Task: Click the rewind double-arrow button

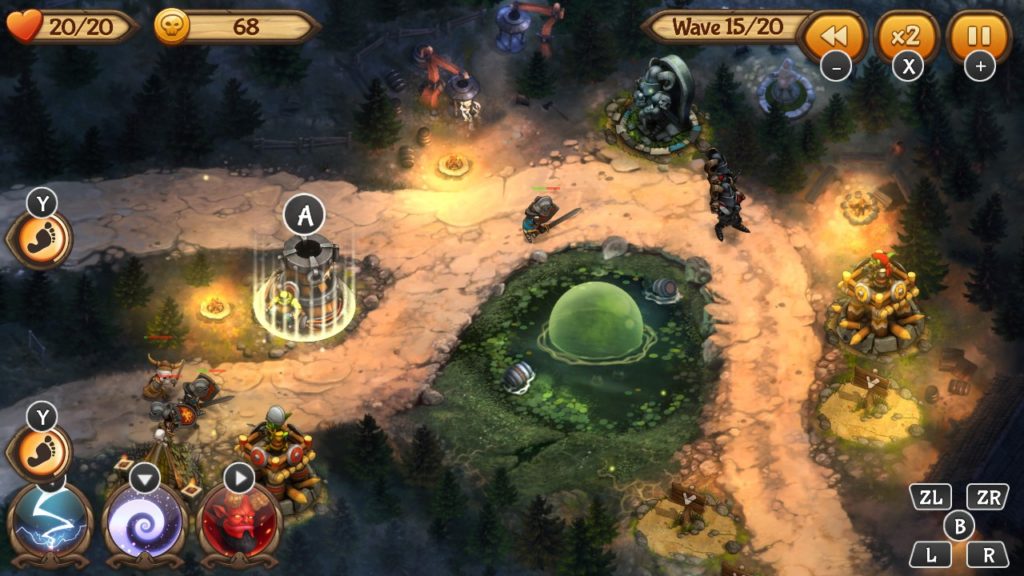Action: tap(834, 37)
